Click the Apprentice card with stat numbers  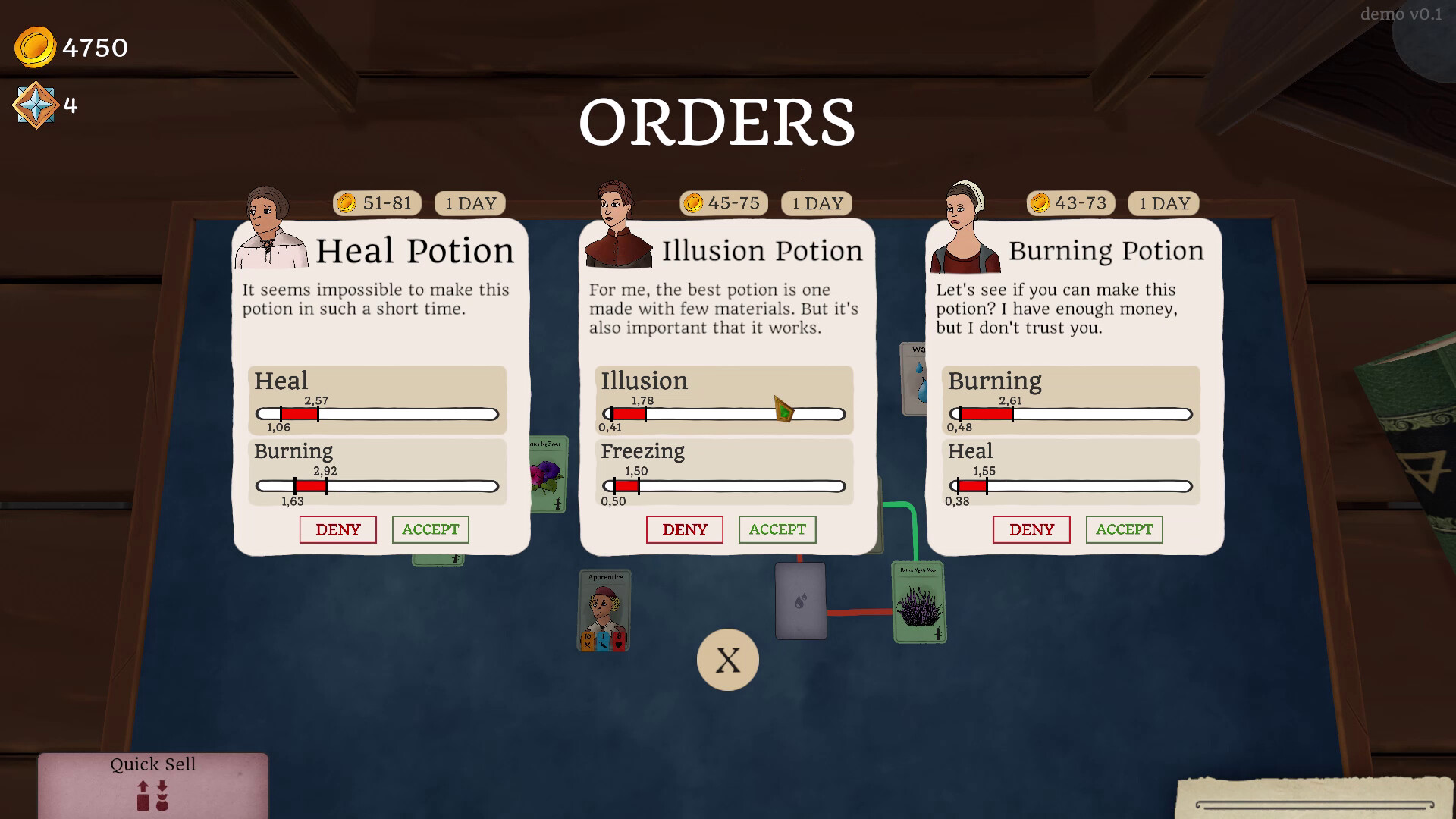click(603, 609)
